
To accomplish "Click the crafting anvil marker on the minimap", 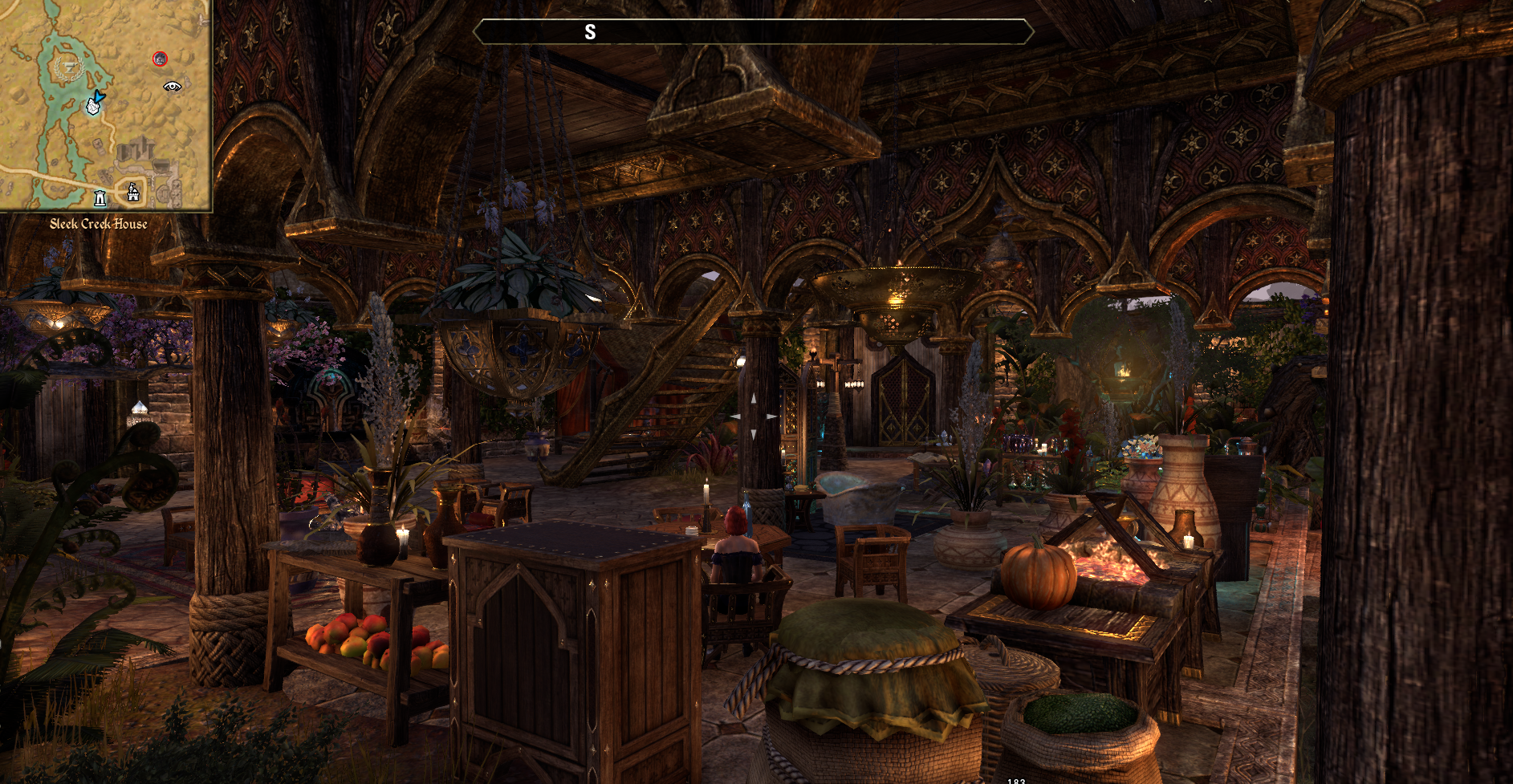I will click(70, 66).
